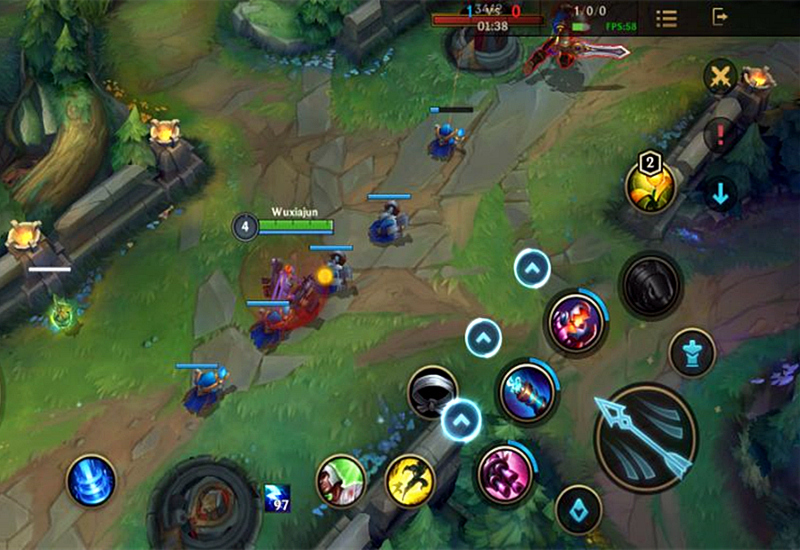Viewport: 800px width, 550px height.
Task: Cast the yellow Flash summoner spell
Action: [x=410, y=481]
